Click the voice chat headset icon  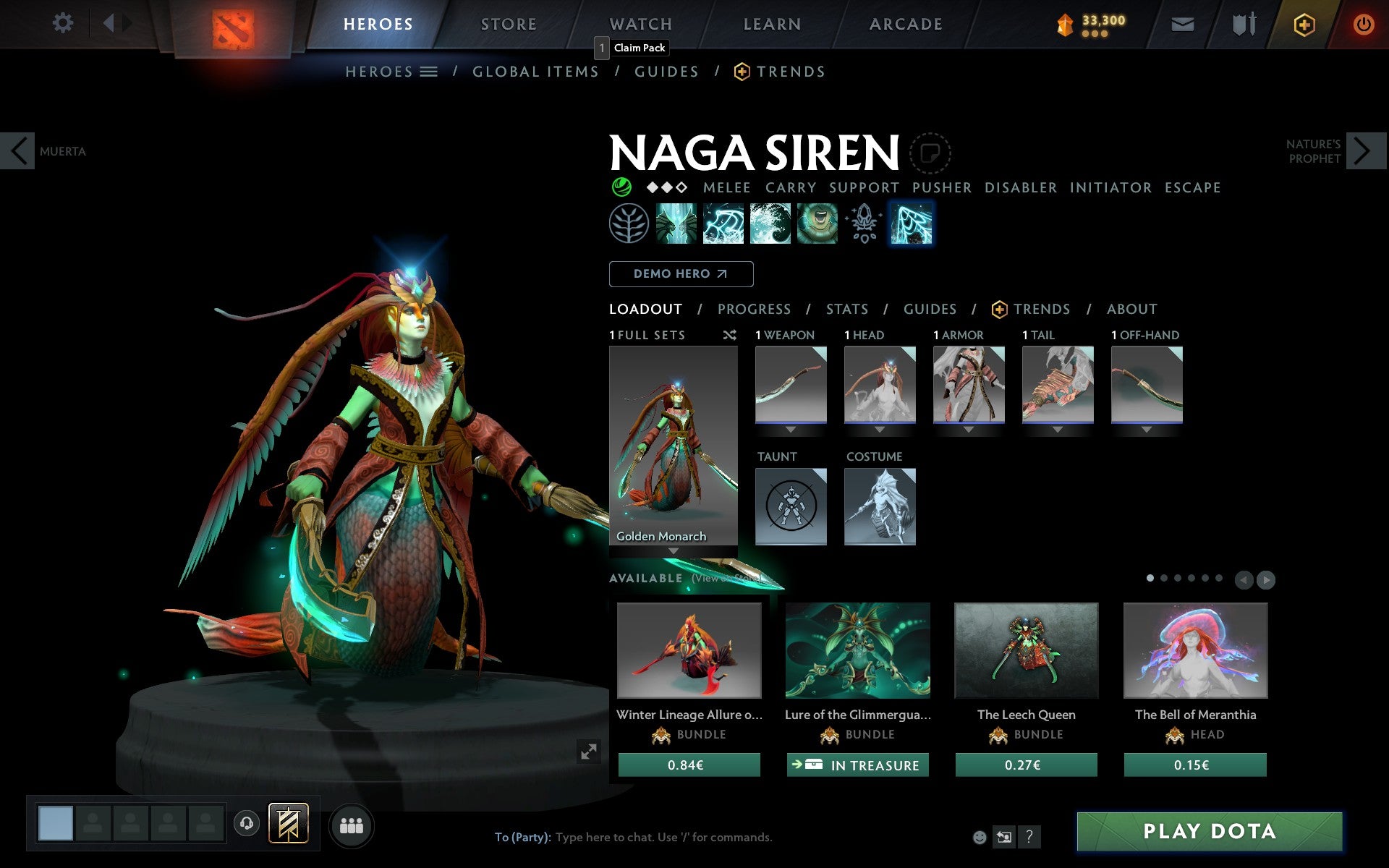coord(248,824)
